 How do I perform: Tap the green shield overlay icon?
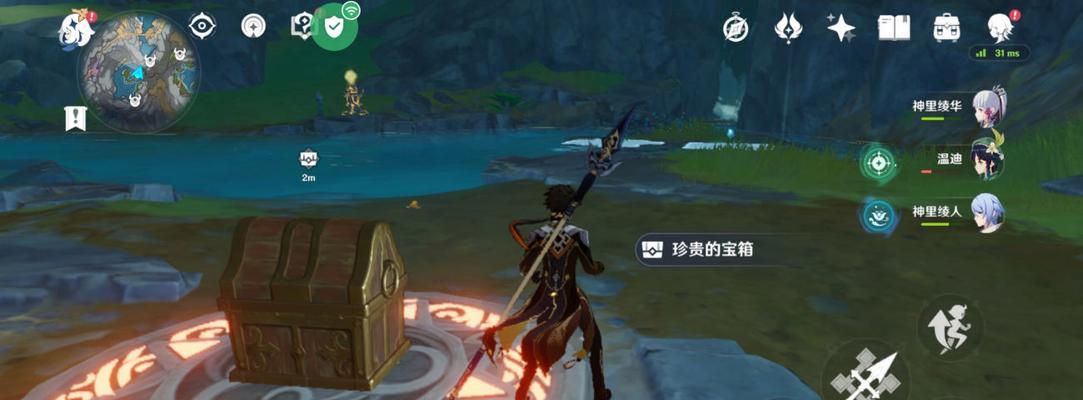(x=334, y=27)
